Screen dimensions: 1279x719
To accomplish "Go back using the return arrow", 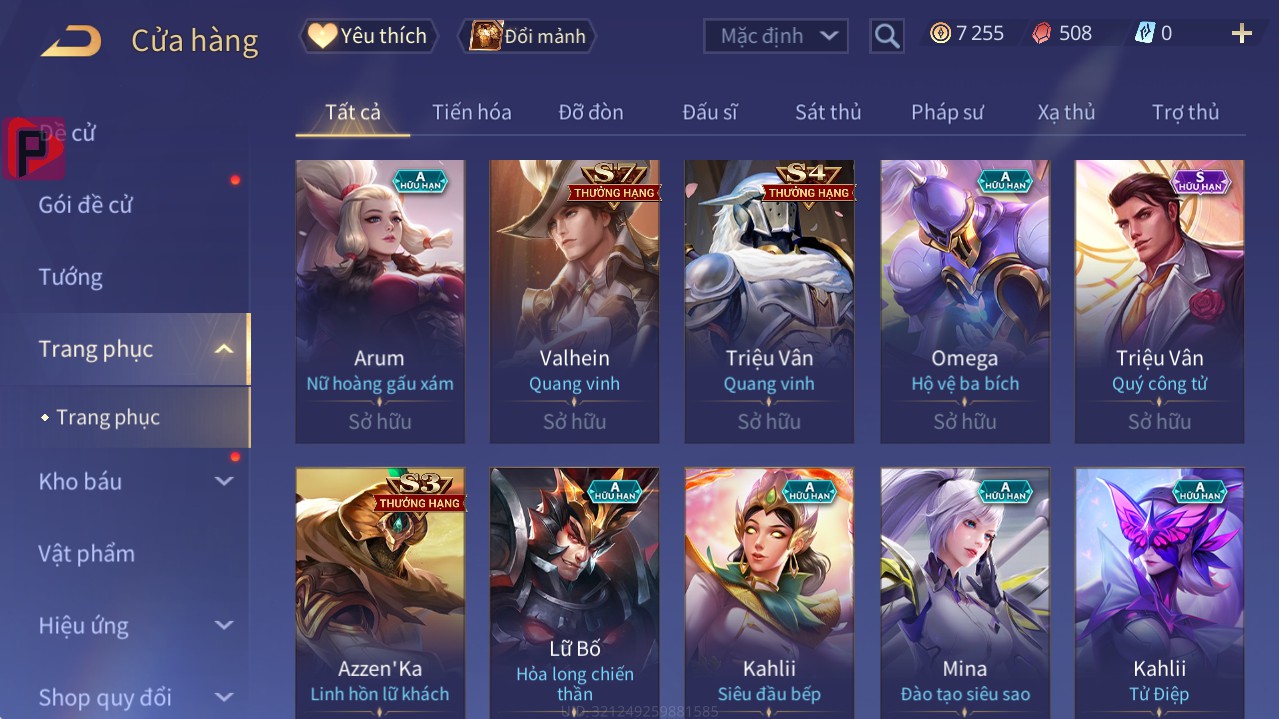I will click(71, 41).
